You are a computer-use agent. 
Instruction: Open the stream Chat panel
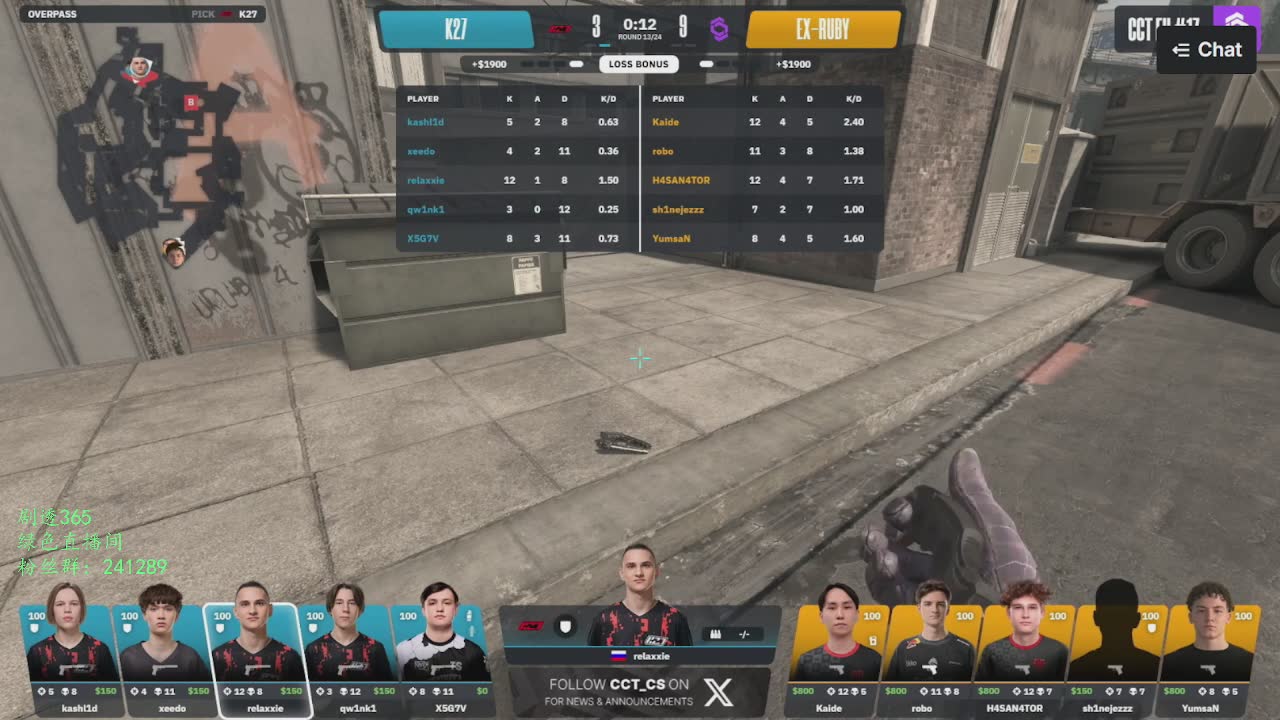point(1207,50)
